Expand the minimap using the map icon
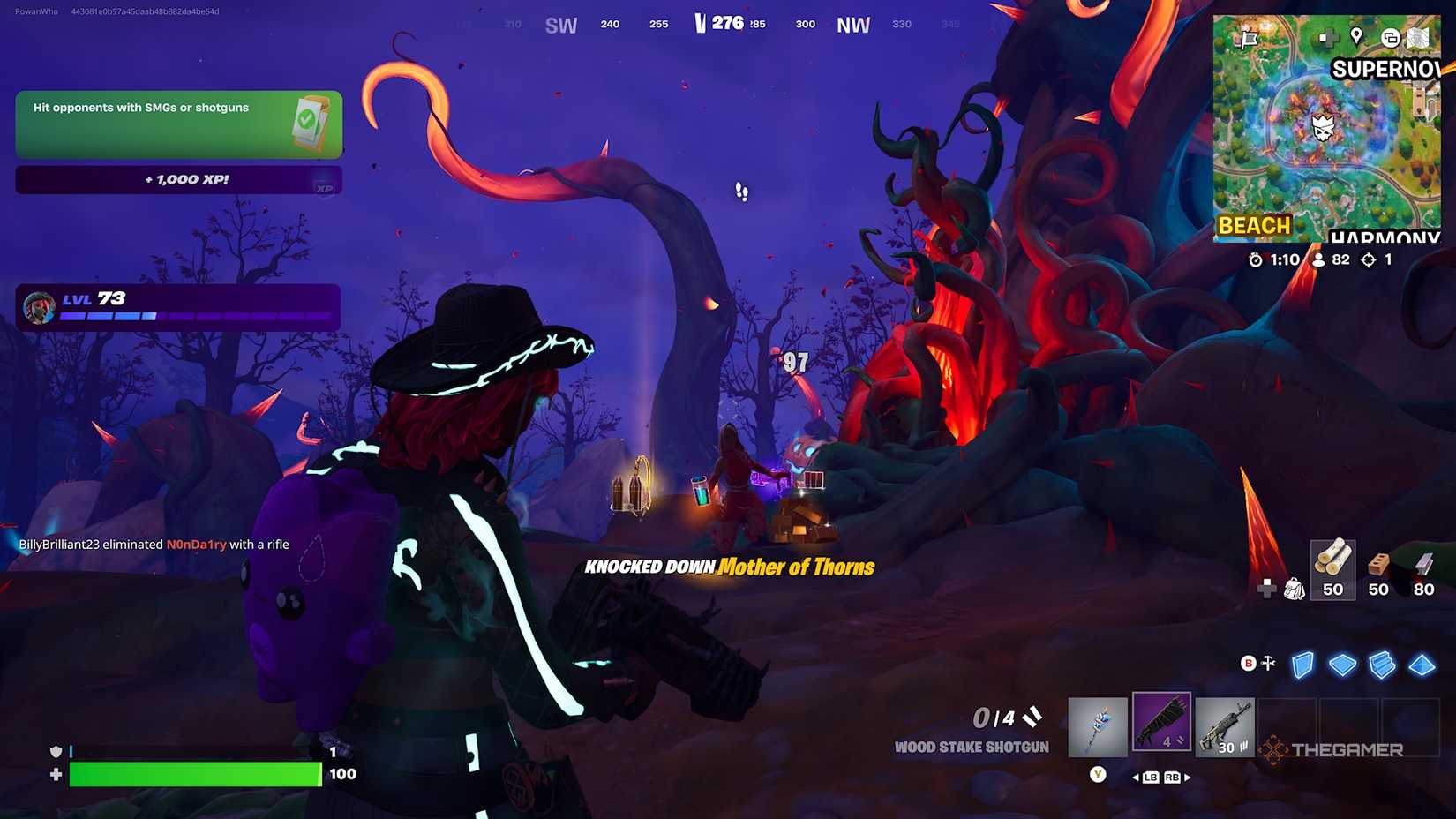This screenshot has width=1456, height=819. click(x=1419, y=37)
